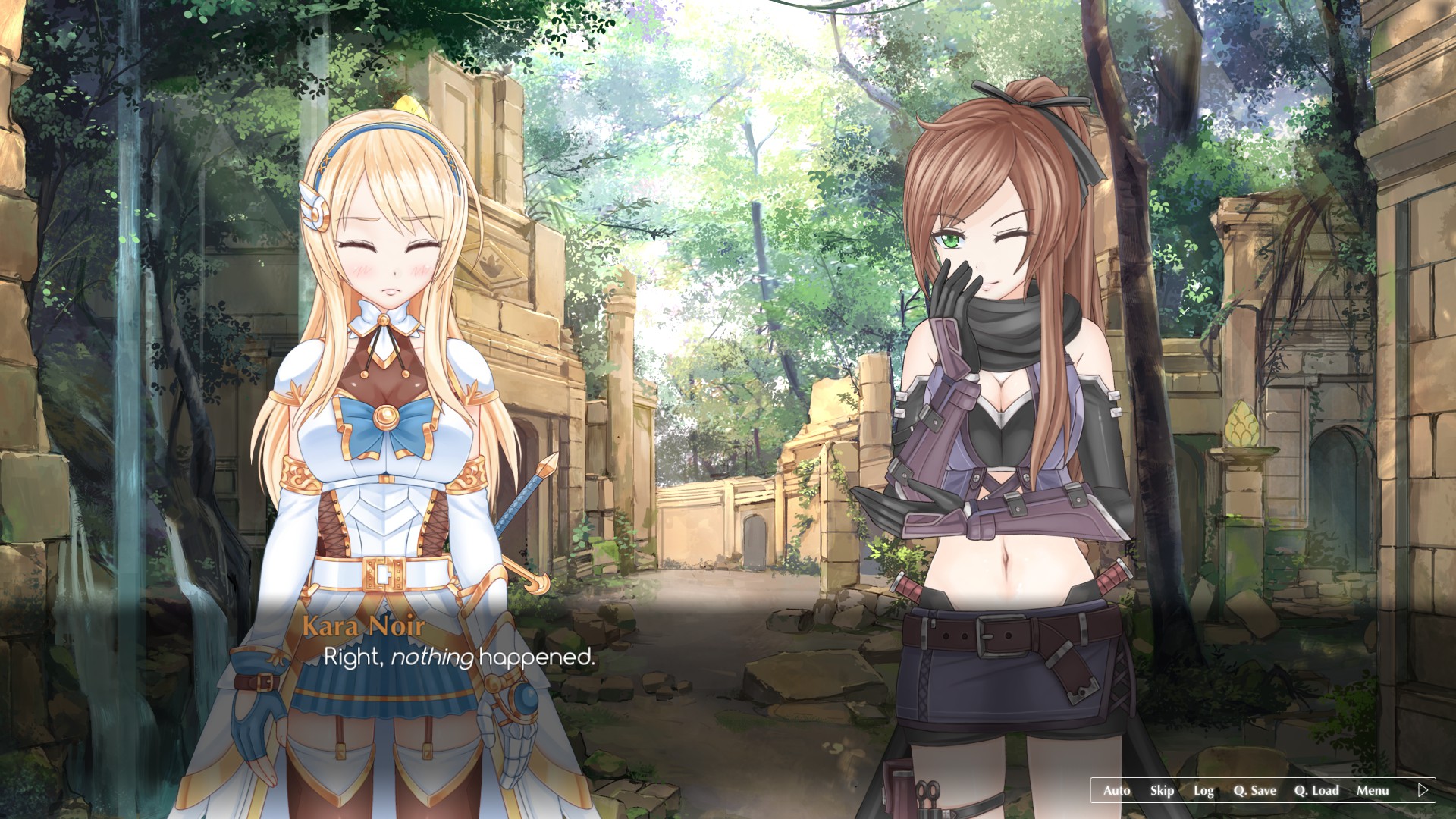Activate the Skip dialogue button
This screenshot has height=819, width=1456.
[1162, 790]
